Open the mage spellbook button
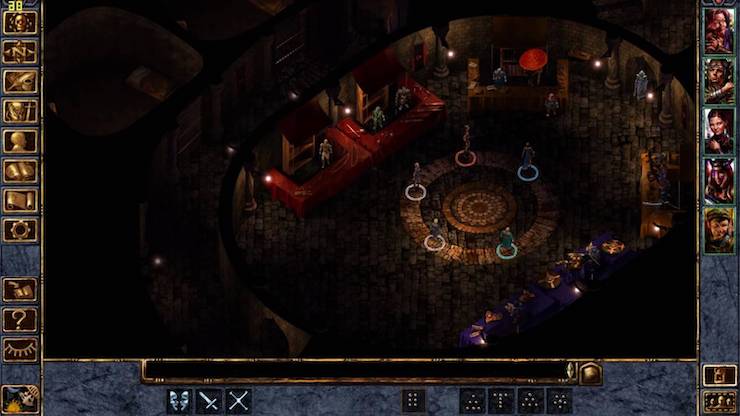The height and width of the screenshot is (416, 740). [x=20, y=171]
